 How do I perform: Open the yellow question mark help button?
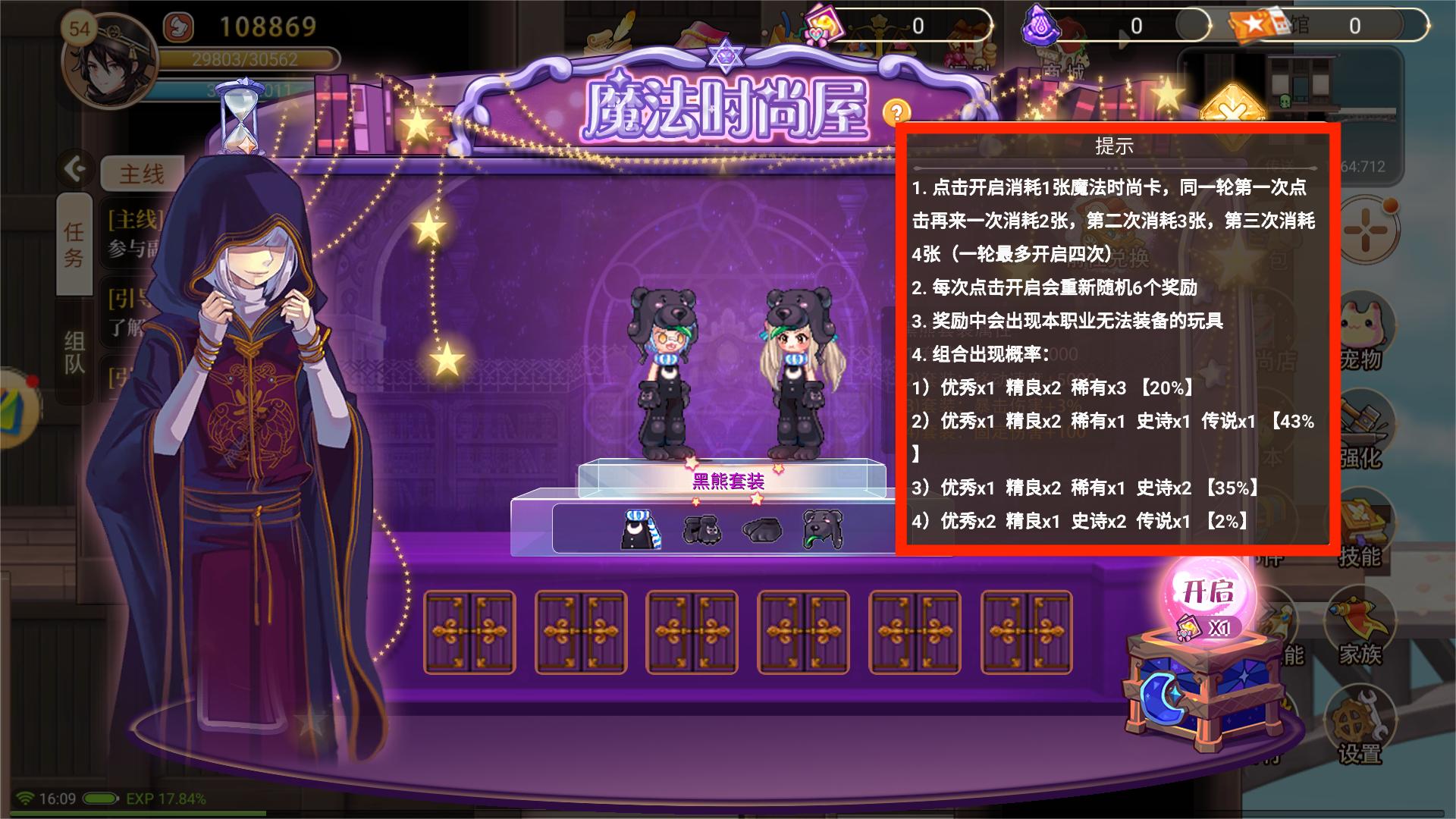tap(896, 111)
